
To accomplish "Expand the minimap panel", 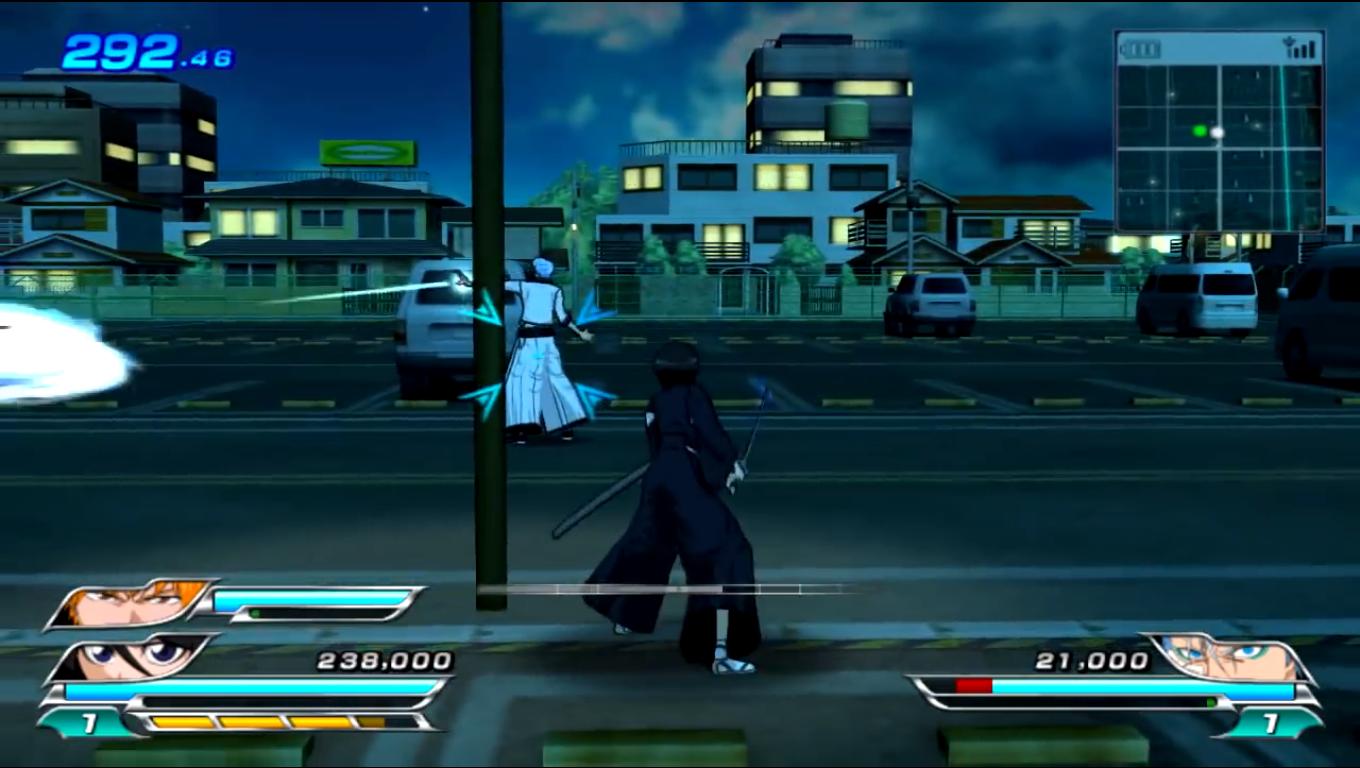I will point(1220,130).
